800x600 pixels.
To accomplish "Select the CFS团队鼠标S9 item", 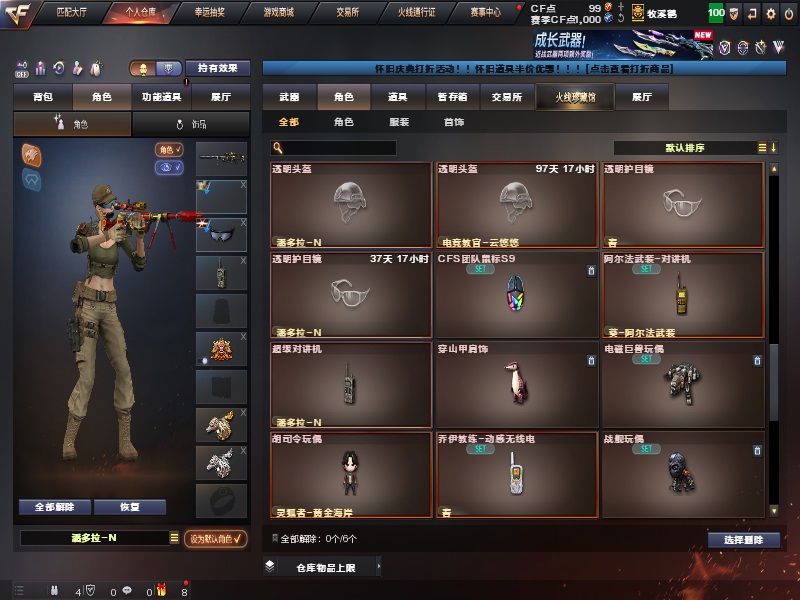I will tap(517, 293).
